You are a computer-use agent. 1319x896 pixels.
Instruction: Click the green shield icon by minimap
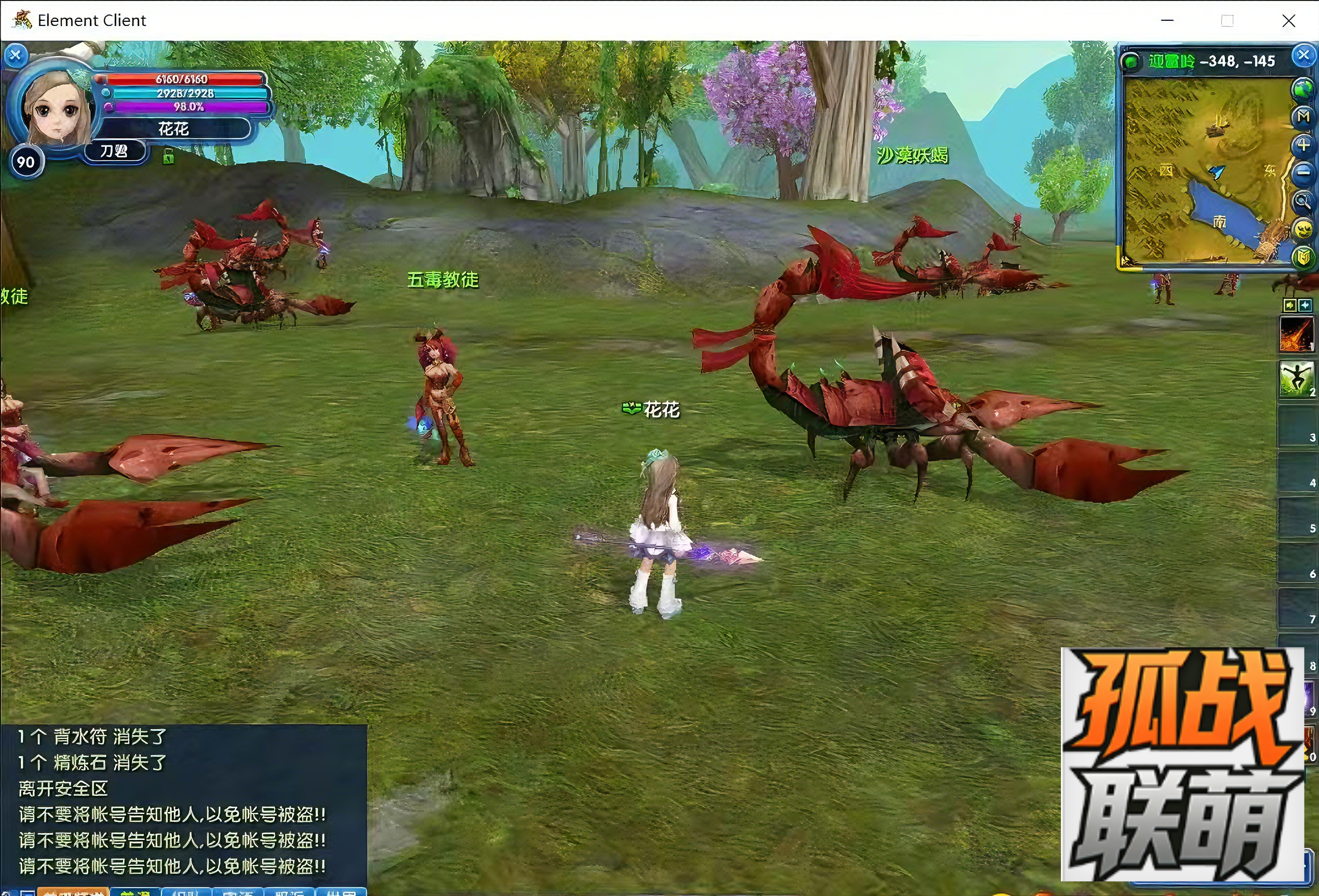1302,256
